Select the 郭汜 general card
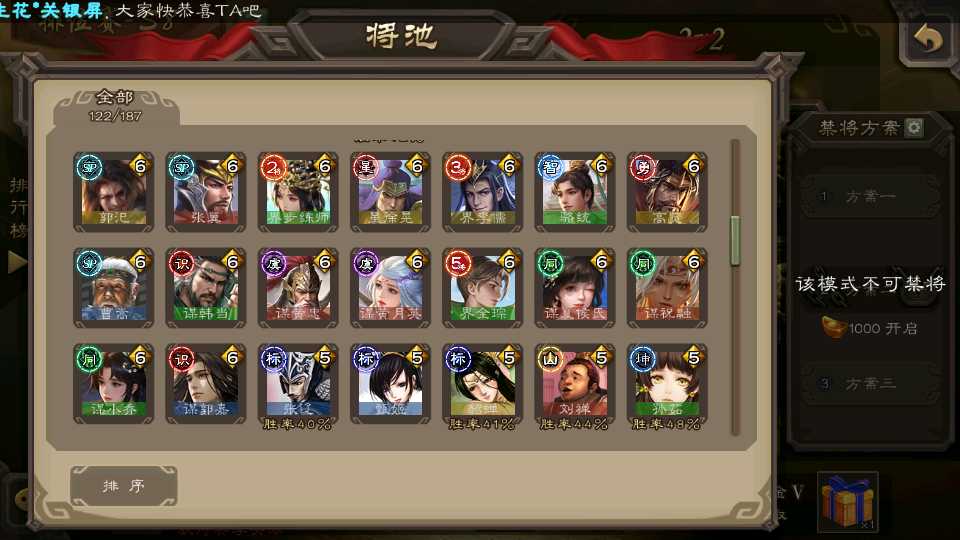 114,190
